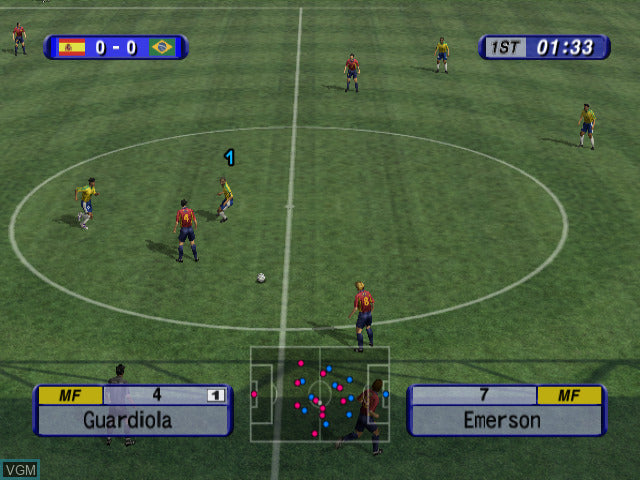Screen dimensions: 640x480
Task: Click the VGM watermark logo
Action: point(20,468)
